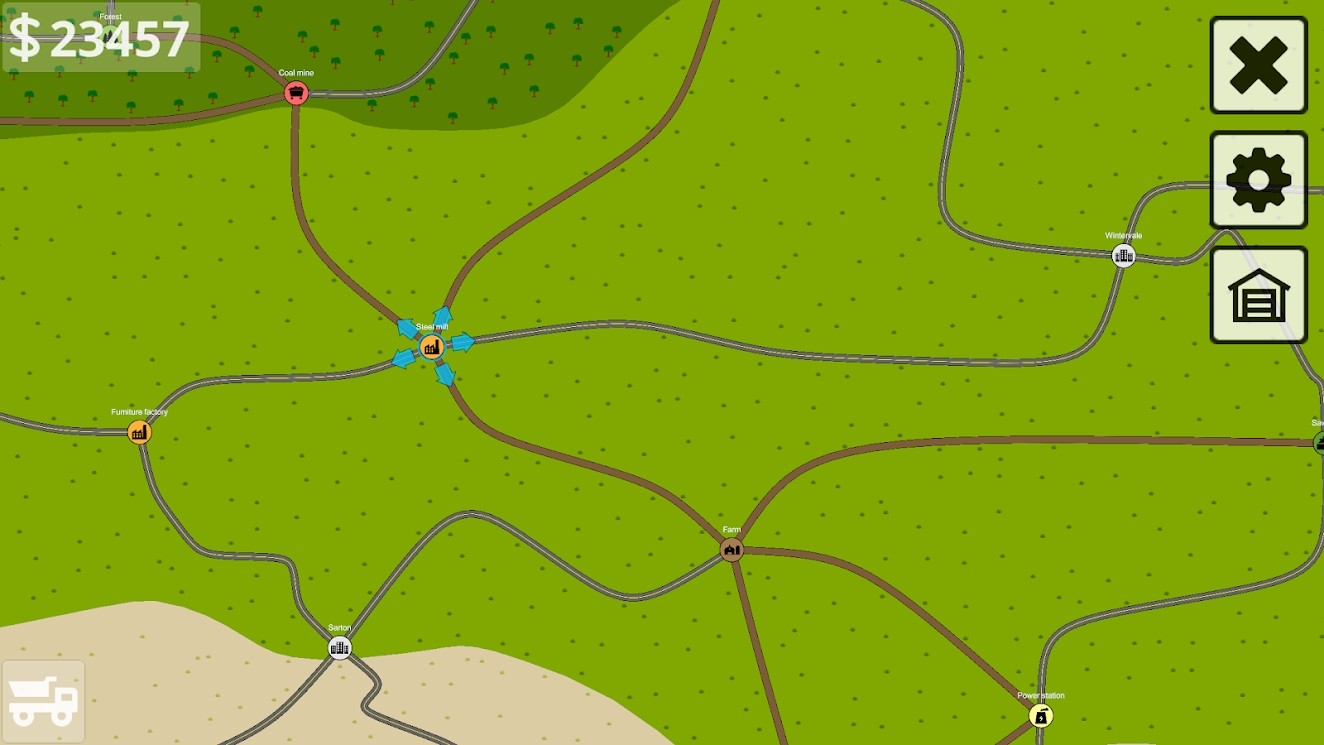Open the Sarton city icon
This screenshot has height=745, width=1324.
tap(339, 648)
